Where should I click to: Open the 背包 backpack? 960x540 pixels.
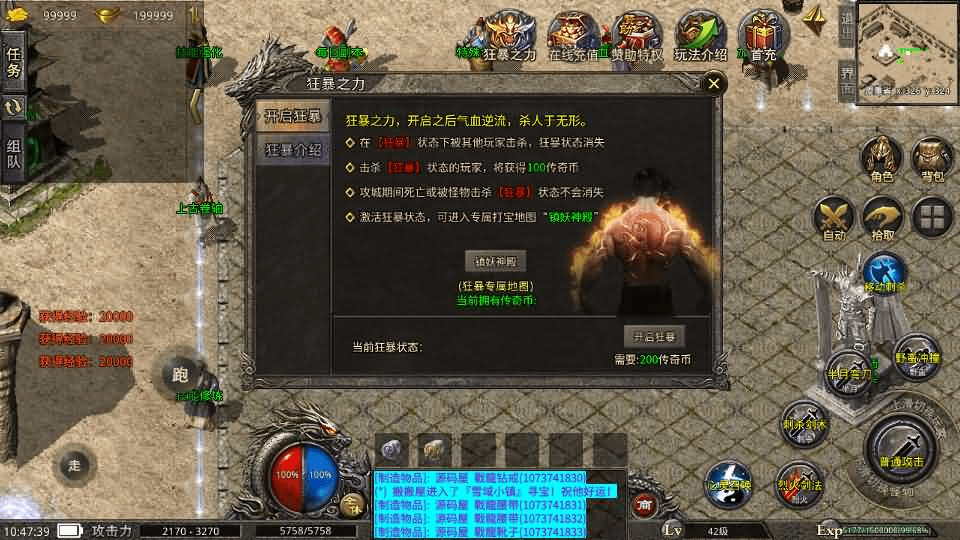coord(932,160)
